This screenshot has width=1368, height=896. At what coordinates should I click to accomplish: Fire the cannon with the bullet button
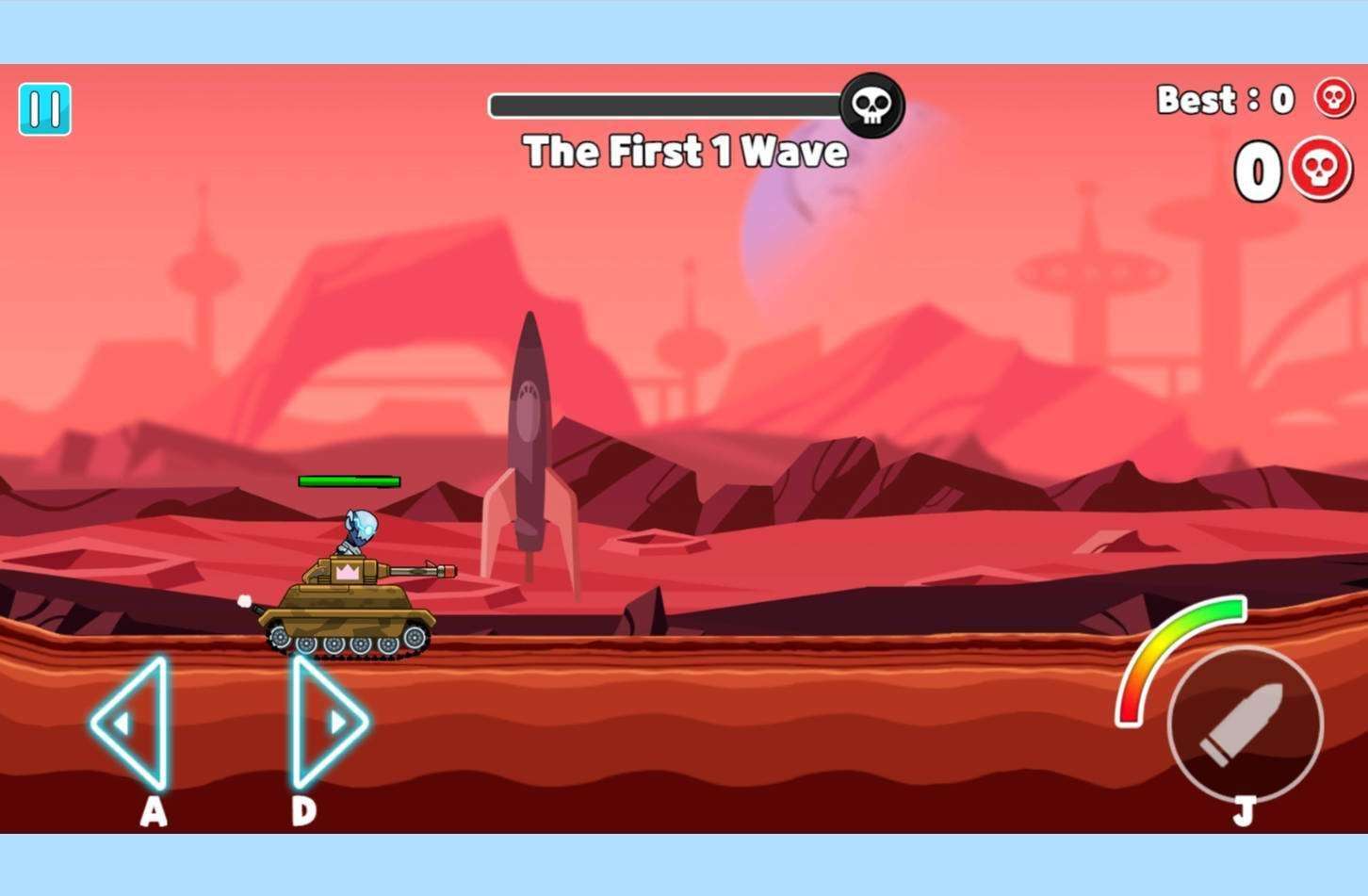click(x=1245, y=724)
